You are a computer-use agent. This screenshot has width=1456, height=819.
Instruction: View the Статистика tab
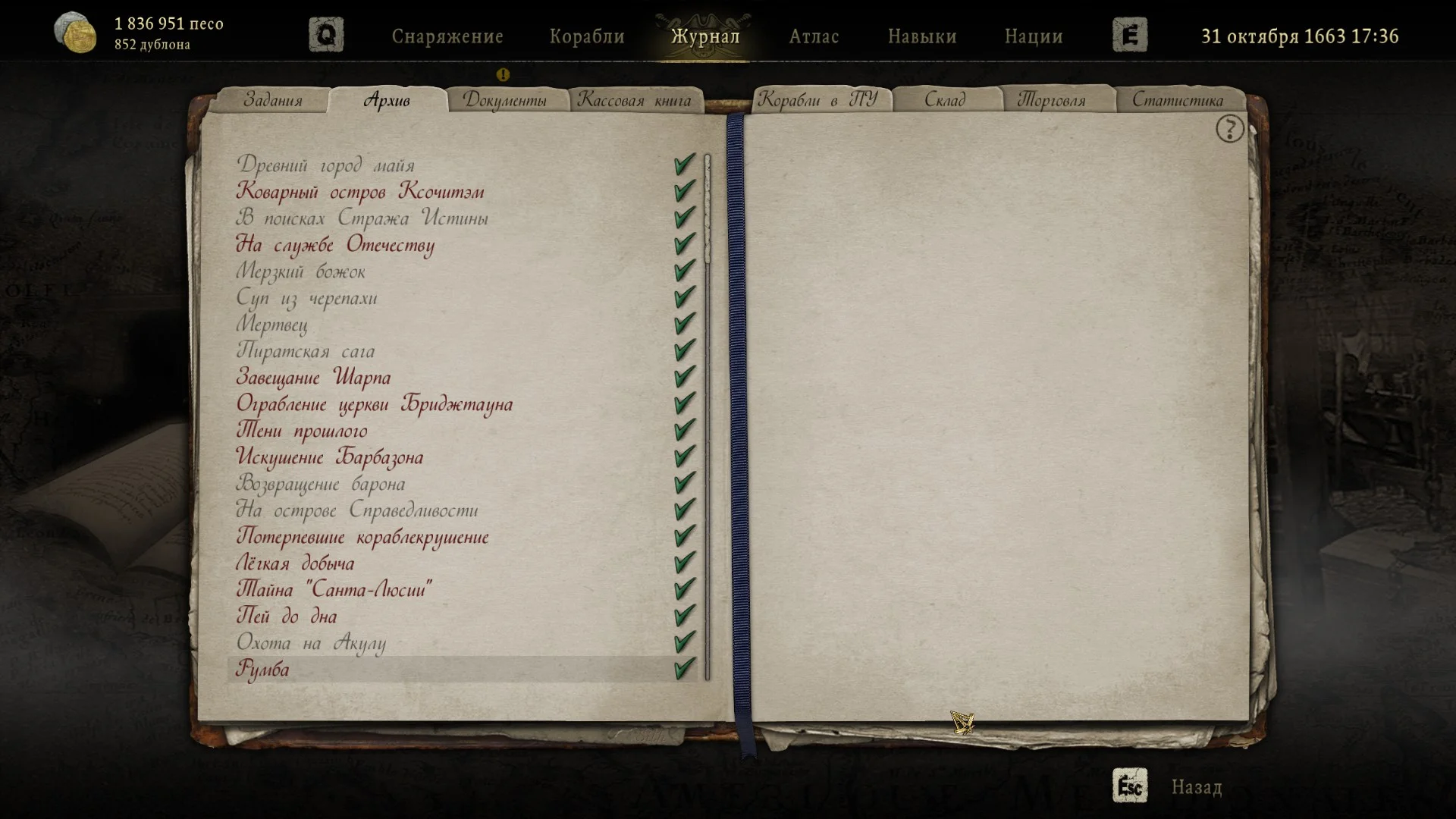[x=1178, y=100]
